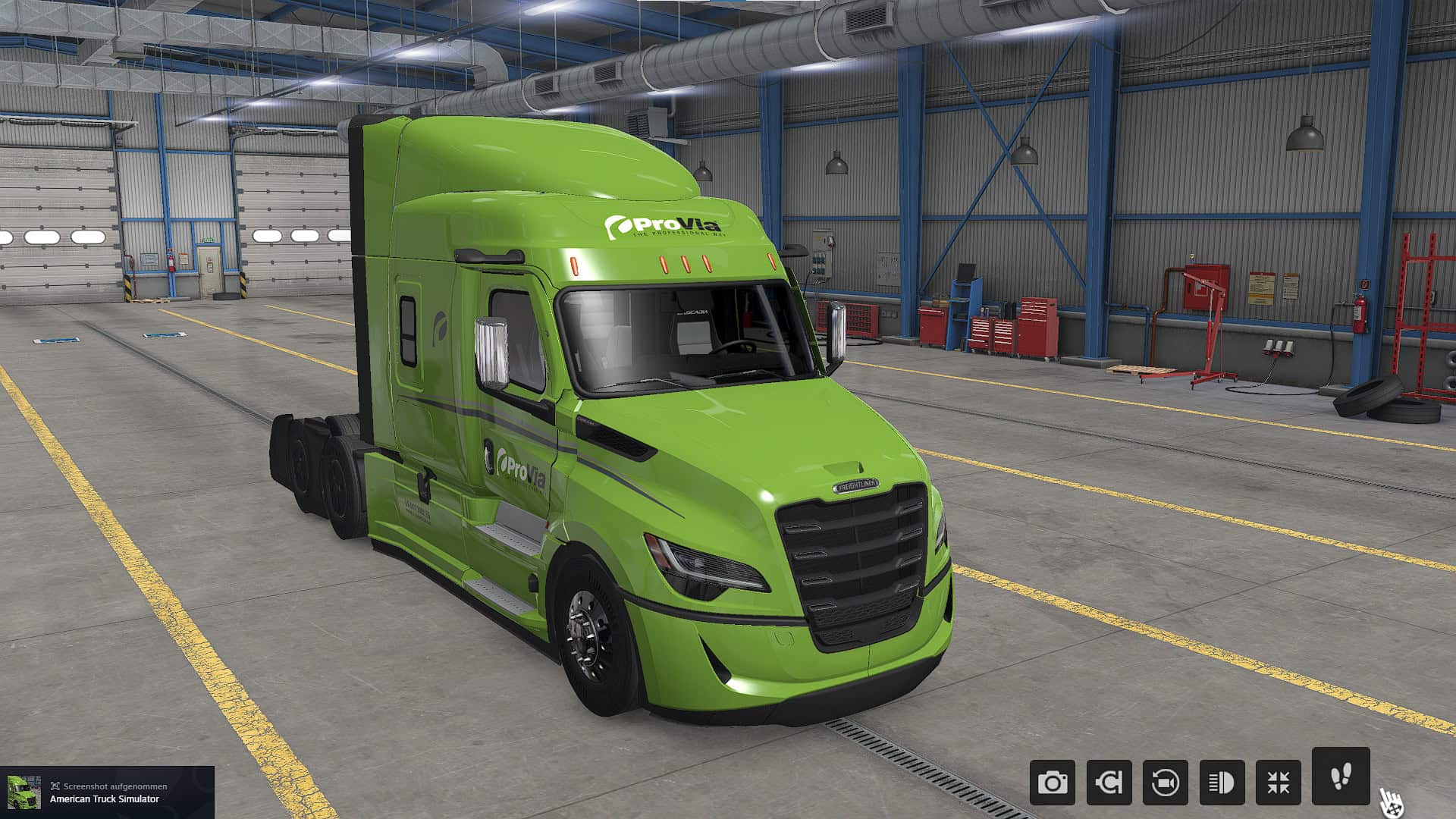Image resolution: width=1456 pixels, height=819 pixels.
Task: Click the four inward arrows collapse icon
Action: pos(1278,783)
